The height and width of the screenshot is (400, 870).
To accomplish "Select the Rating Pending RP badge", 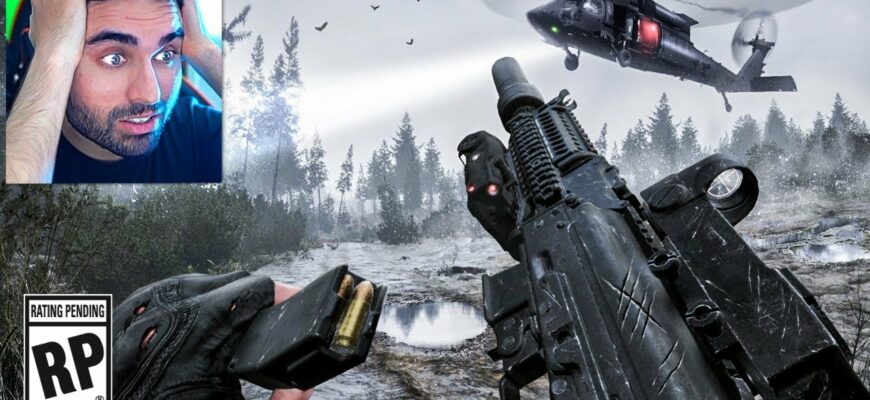I will point(66,347).
